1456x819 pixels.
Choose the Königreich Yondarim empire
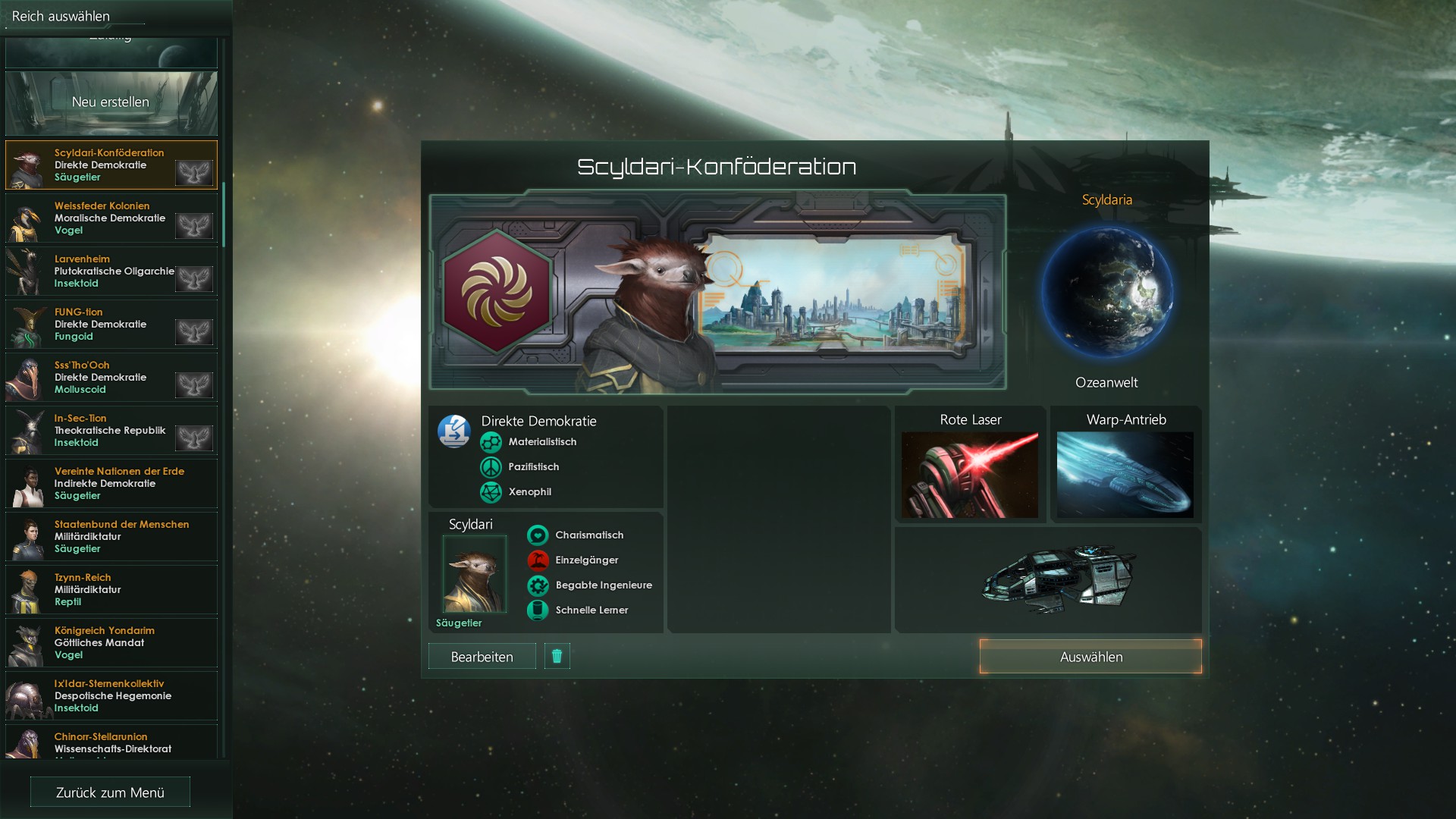111,642
